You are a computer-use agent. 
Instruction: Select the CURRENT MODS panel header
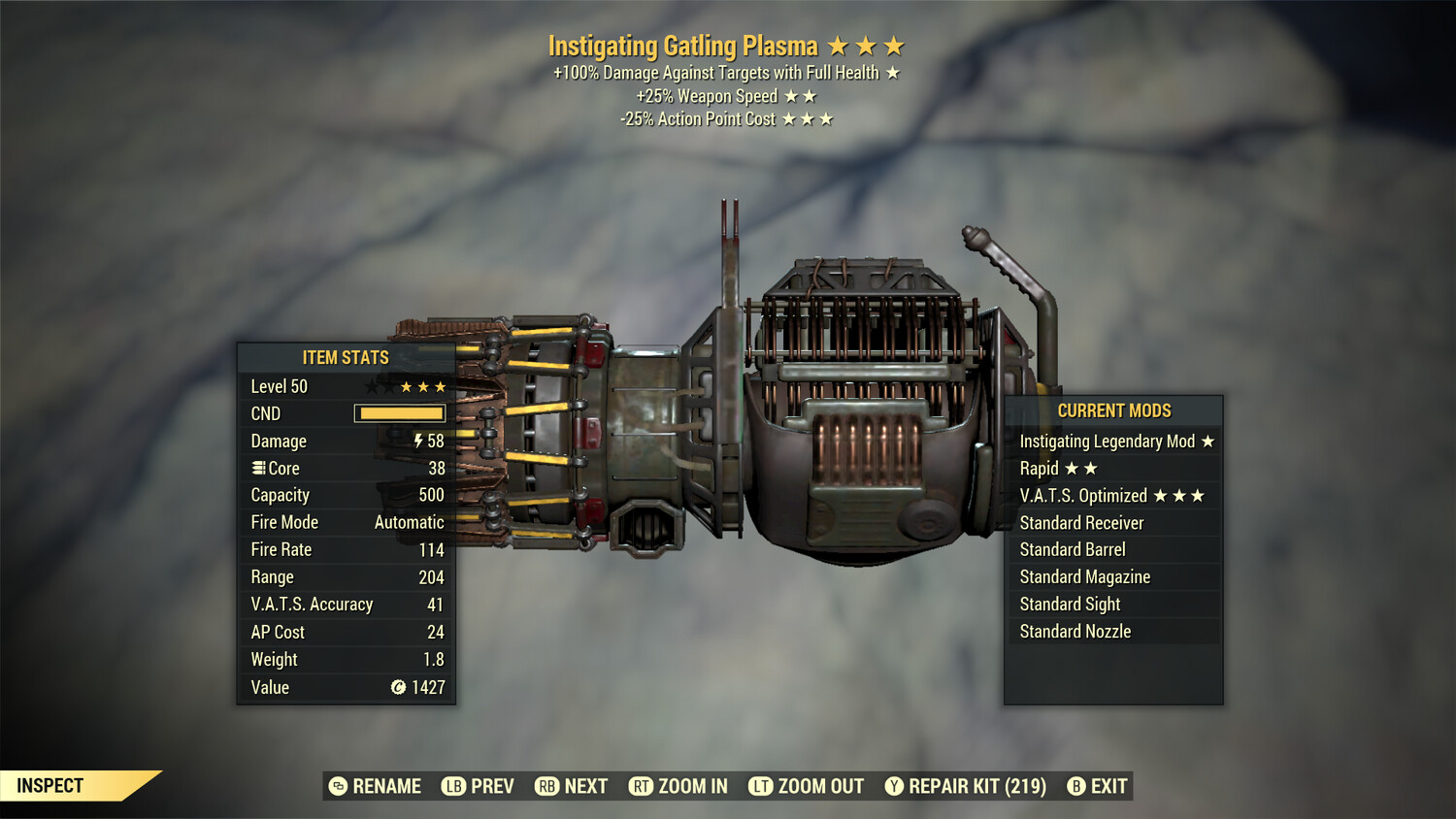(1114, 410)
